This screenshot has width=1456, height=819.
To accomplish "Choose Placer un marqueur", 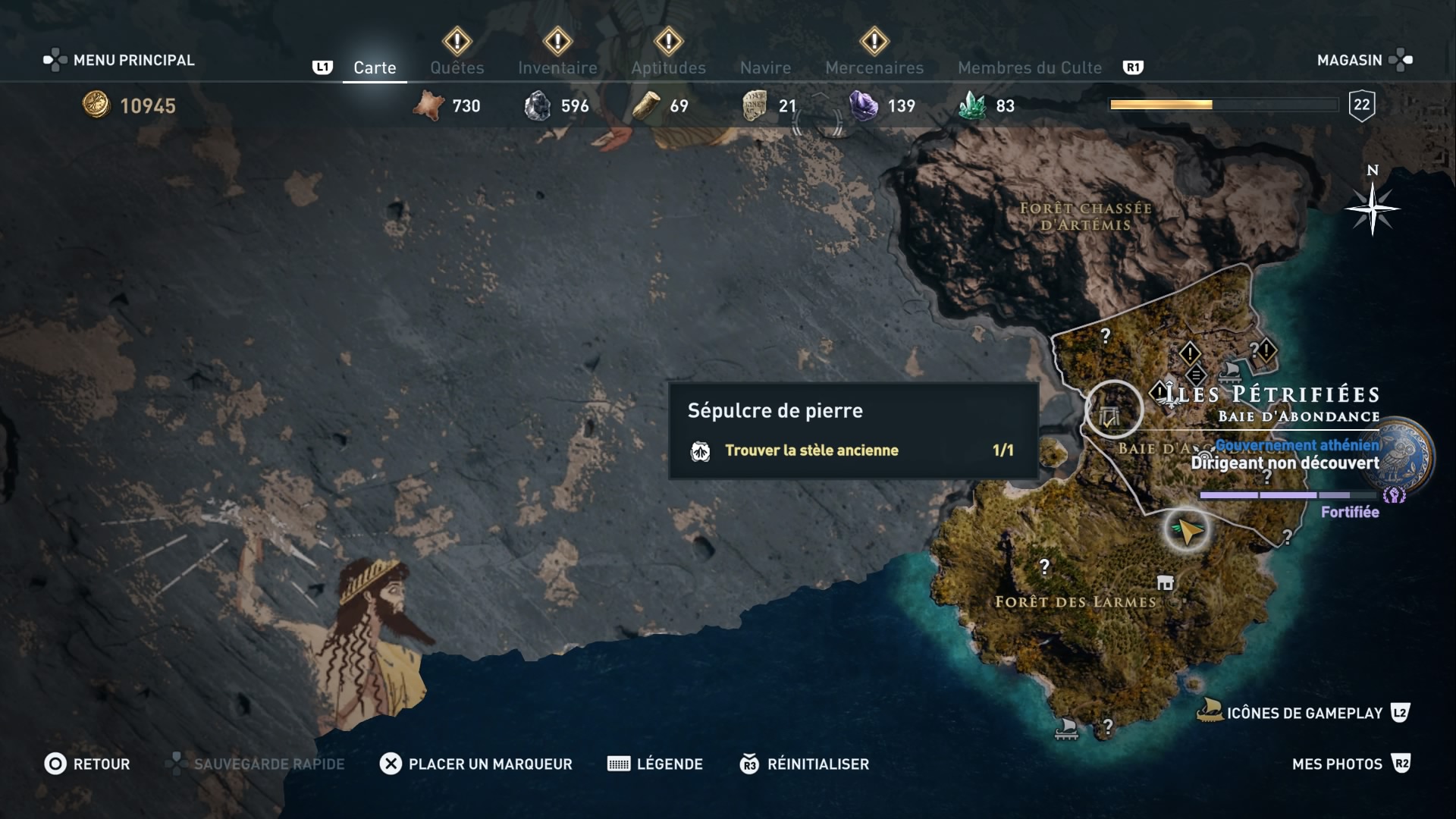I will [x=476, y=764].
